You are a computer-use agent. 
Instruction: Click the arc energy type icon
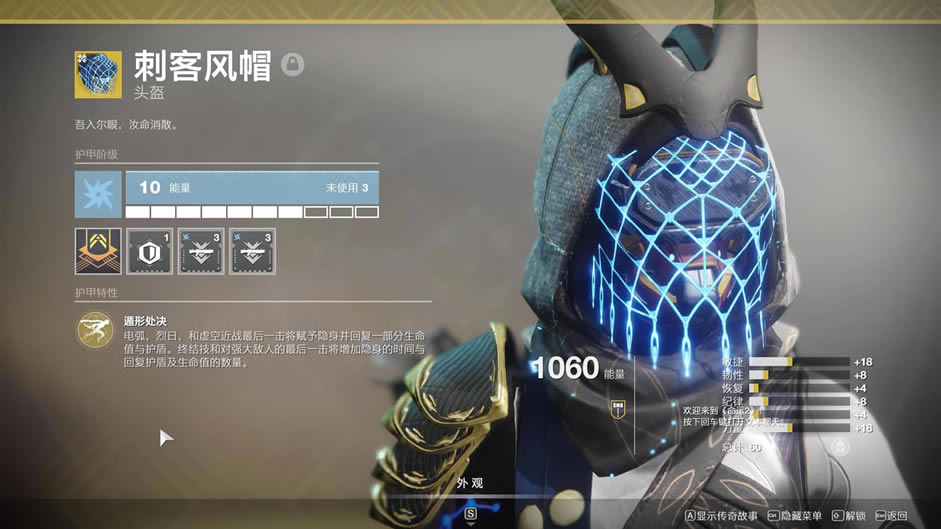[x=98, y=194]
